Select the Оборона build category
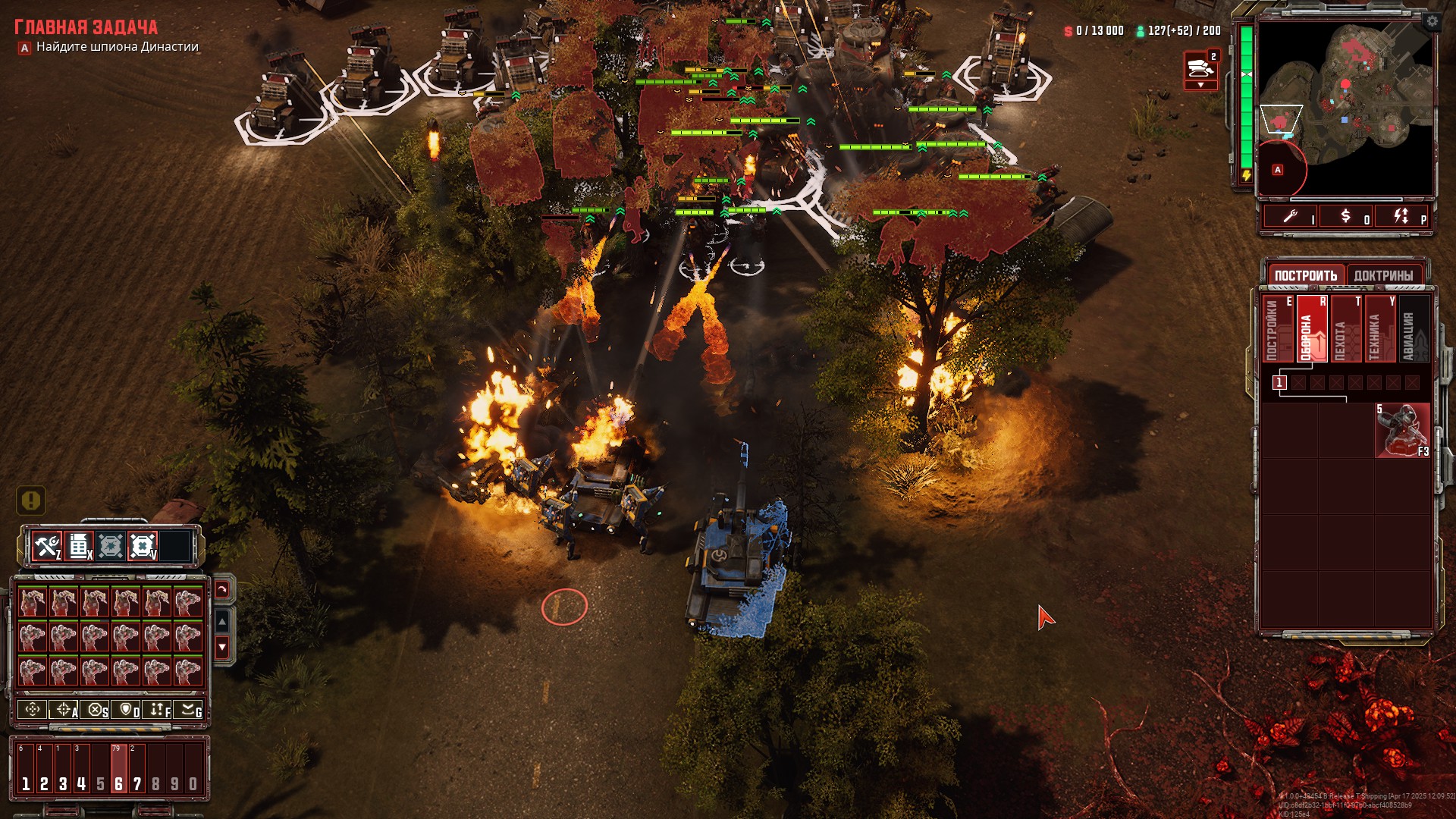Viewport: 1456px width, 819px height. (x=1310, y=330)
